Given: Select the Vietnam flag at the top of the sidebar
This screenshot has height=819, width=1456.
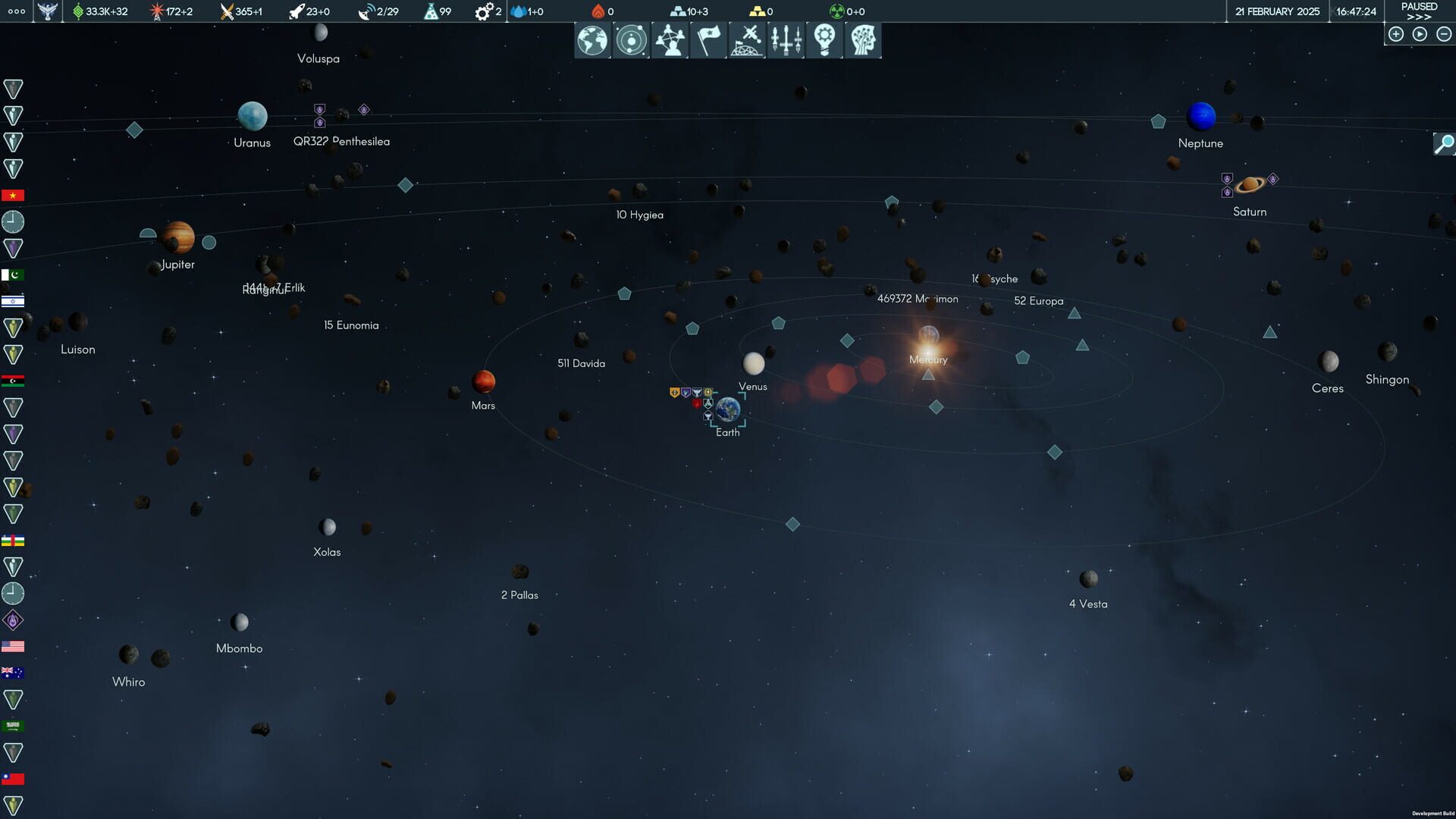Looking at the screenshot, I should click(14, 195).
